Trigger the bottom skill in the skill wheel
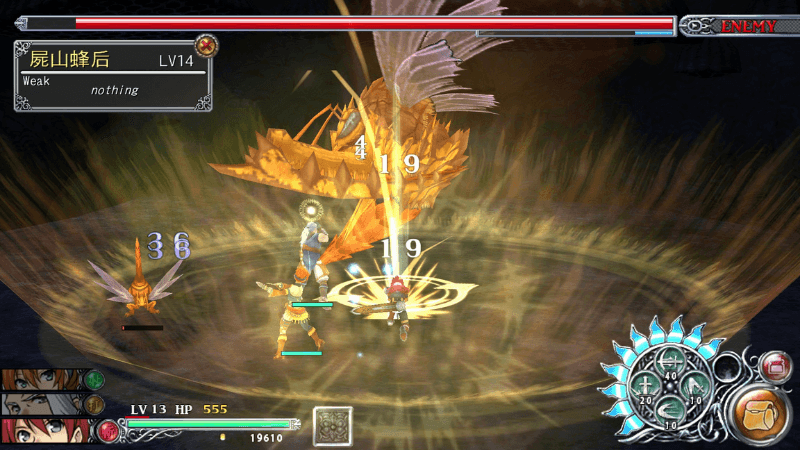This screenshot has height=450, width=800. (671, 411)
